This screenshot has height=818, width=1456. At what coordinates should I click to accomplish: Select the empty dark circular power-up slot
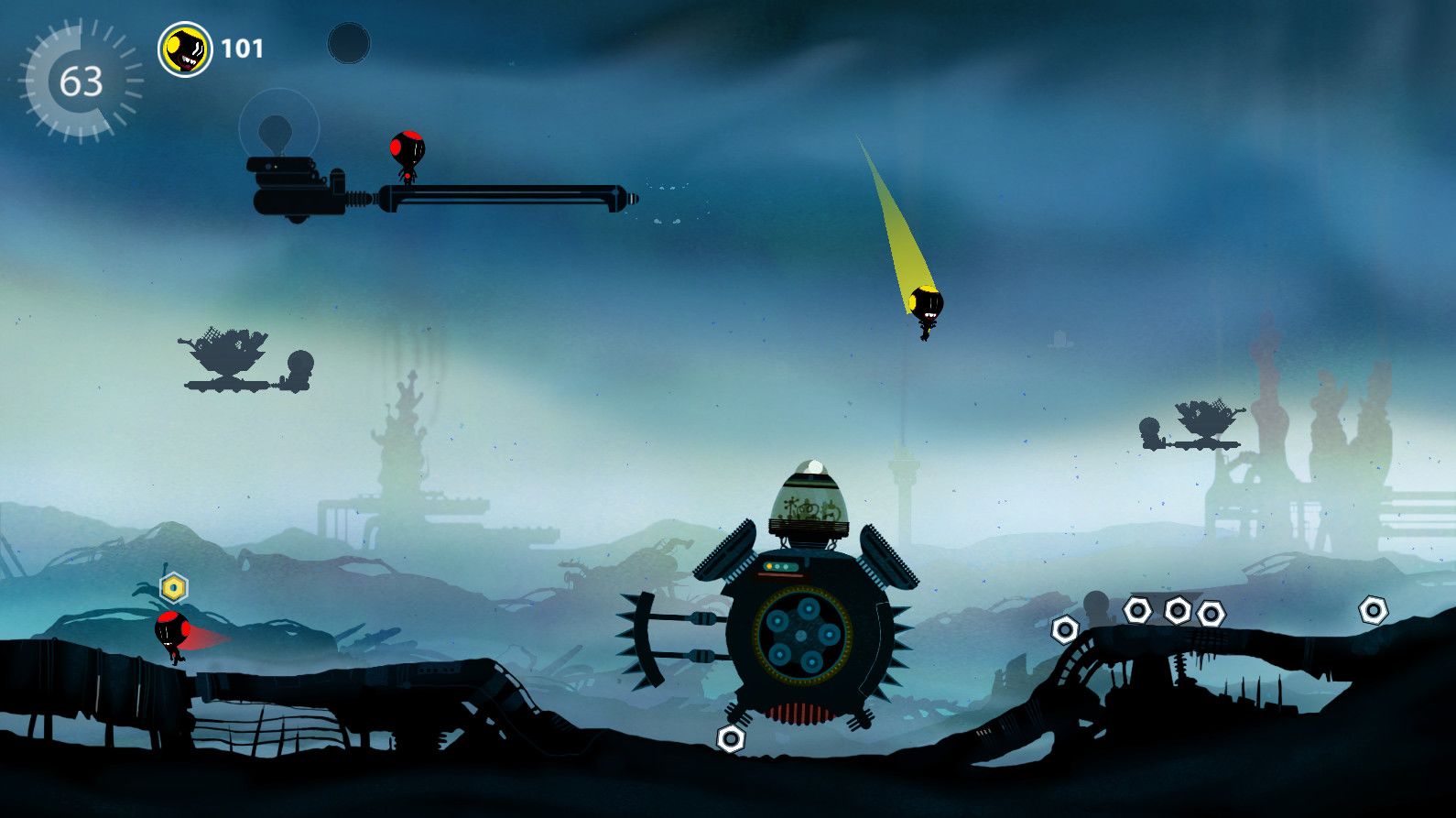click(349, 43)
